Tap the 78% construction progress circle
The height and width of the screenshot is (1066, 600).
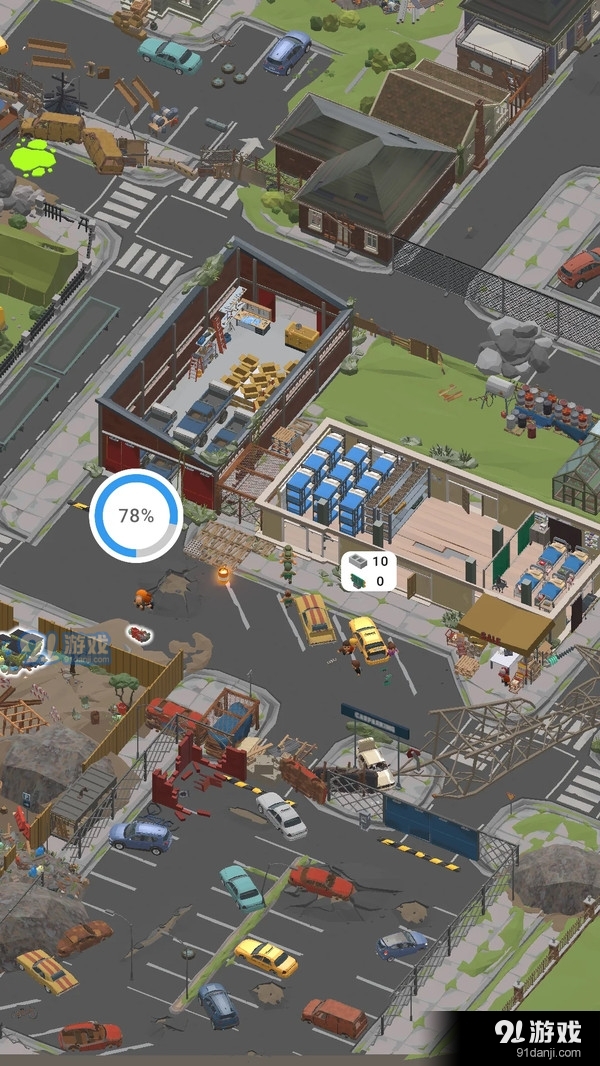(x=136, y=516)
